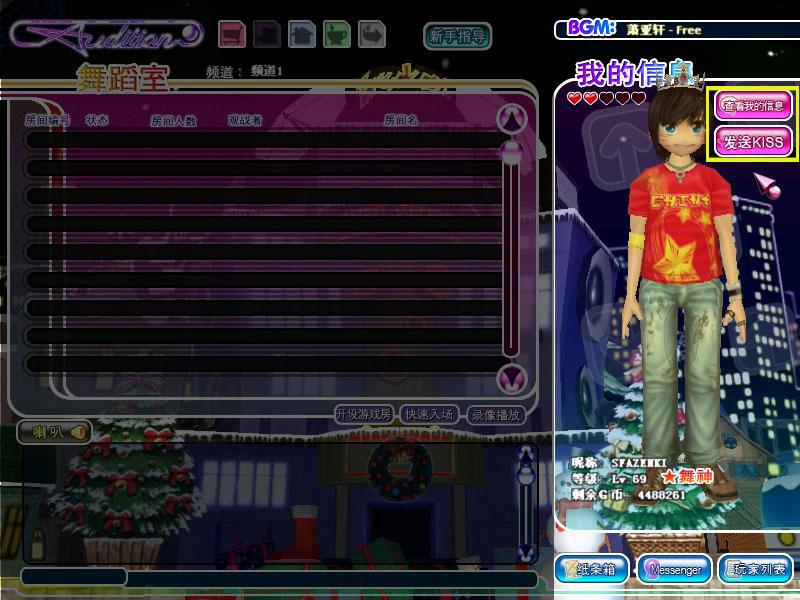Click the dark camera icon in top bar
800x600 pixels.
pyautogui.click(x=267, y=35)
